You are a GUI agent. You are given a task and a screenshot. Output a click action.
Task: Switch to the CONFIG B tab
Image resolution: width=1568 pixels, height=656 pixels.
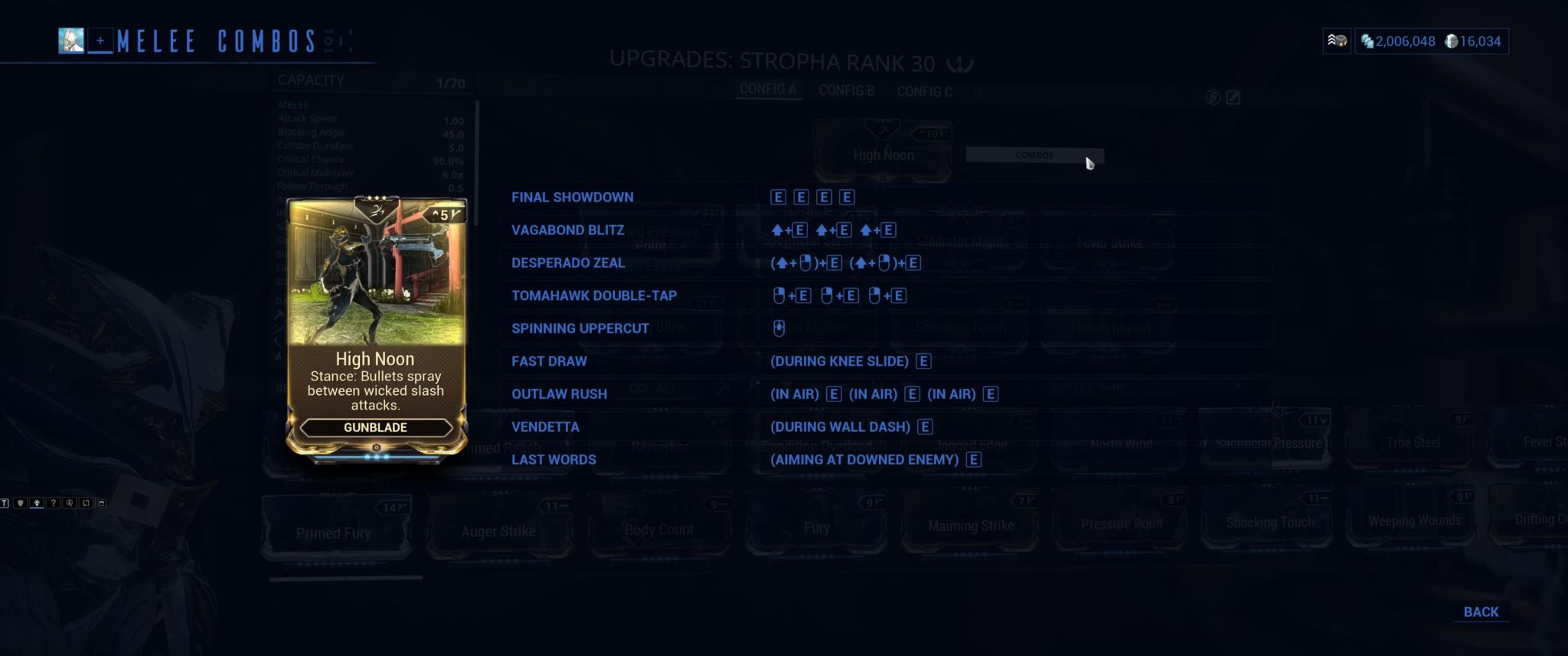click(x=848, y=90)
